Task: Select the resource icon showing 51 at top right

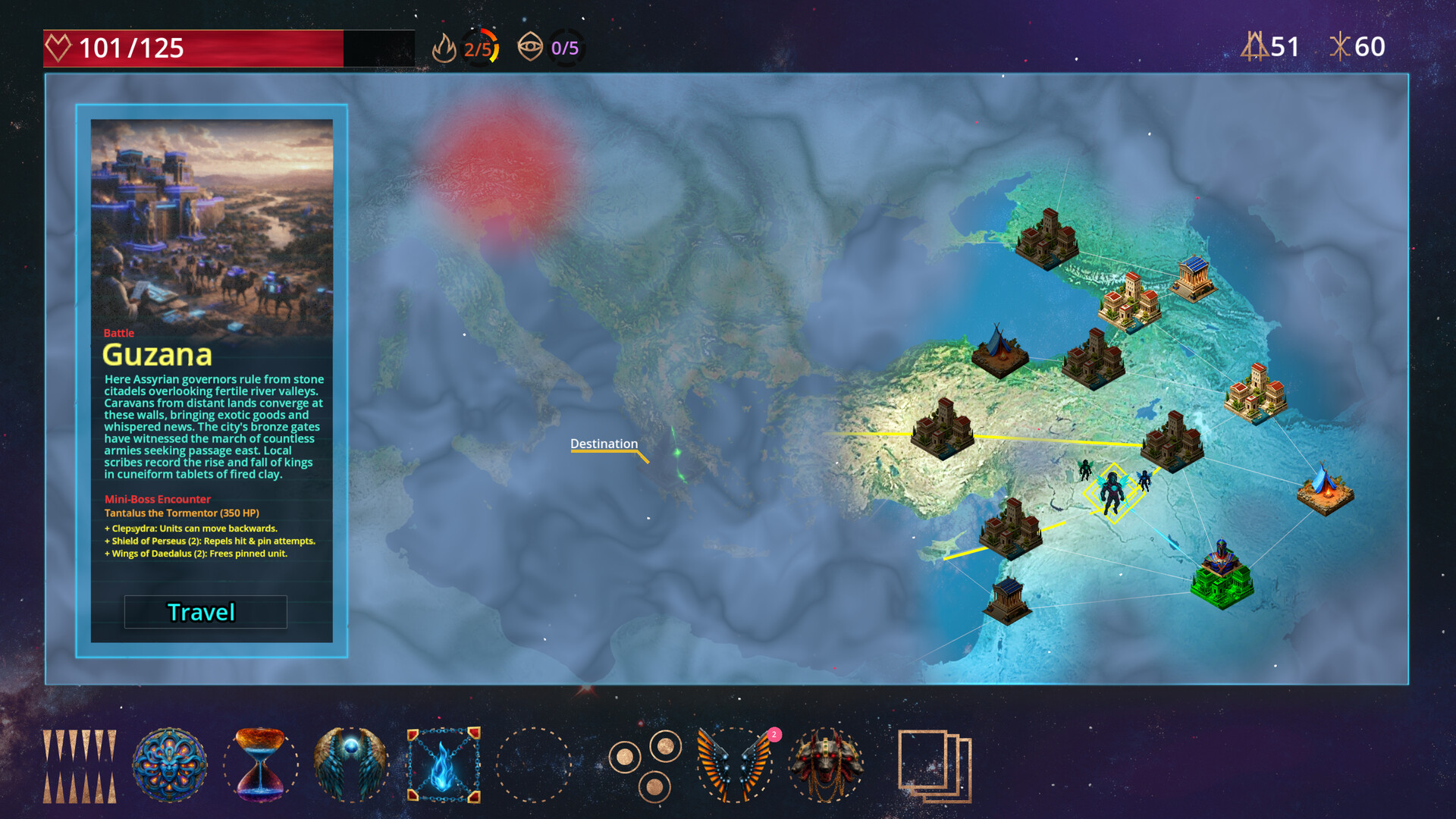Action: (1257, 47)
